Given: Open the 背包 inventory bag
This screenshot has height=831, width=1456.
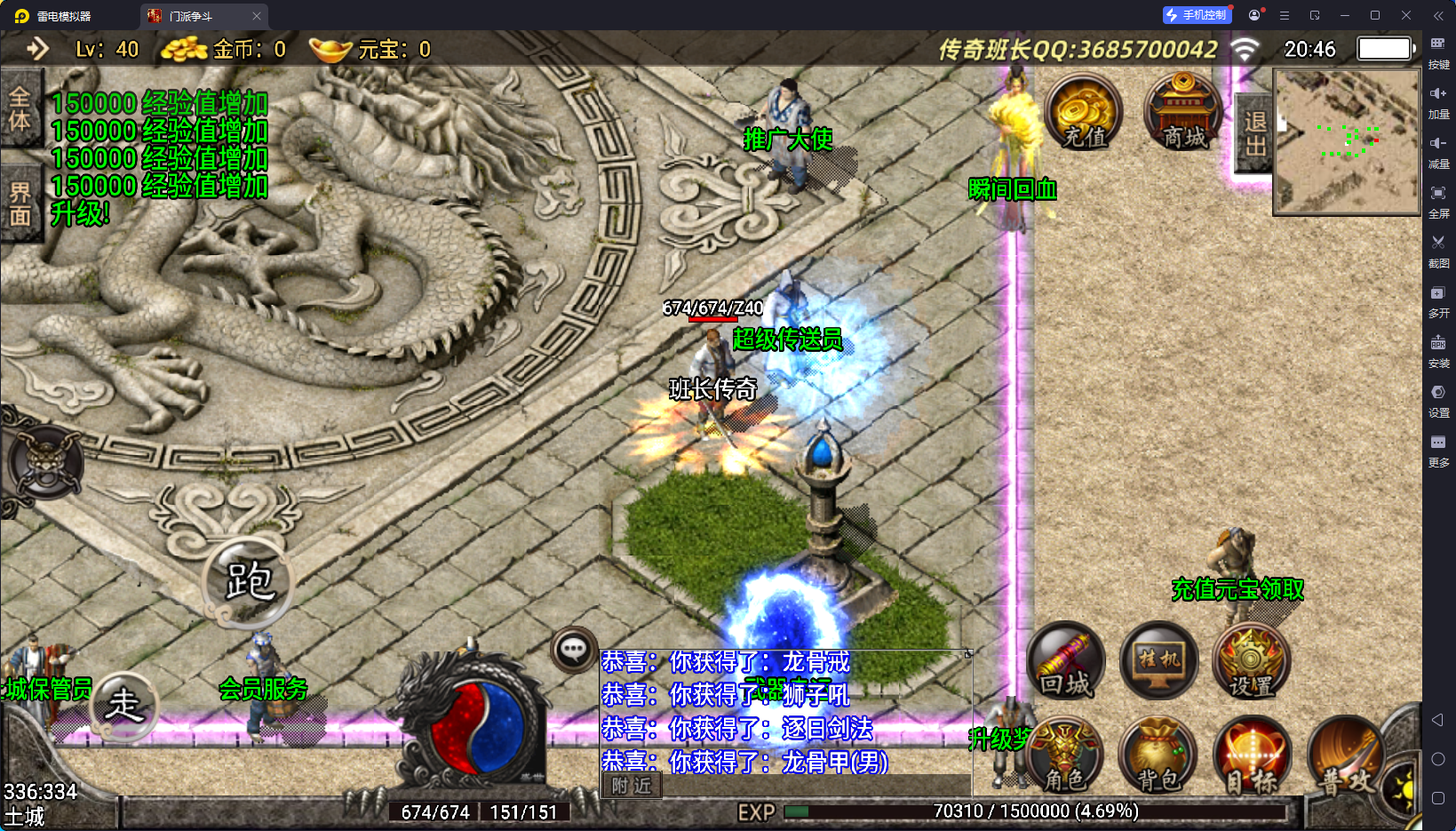Looking at the screenshot, I should pos(1158,755).
